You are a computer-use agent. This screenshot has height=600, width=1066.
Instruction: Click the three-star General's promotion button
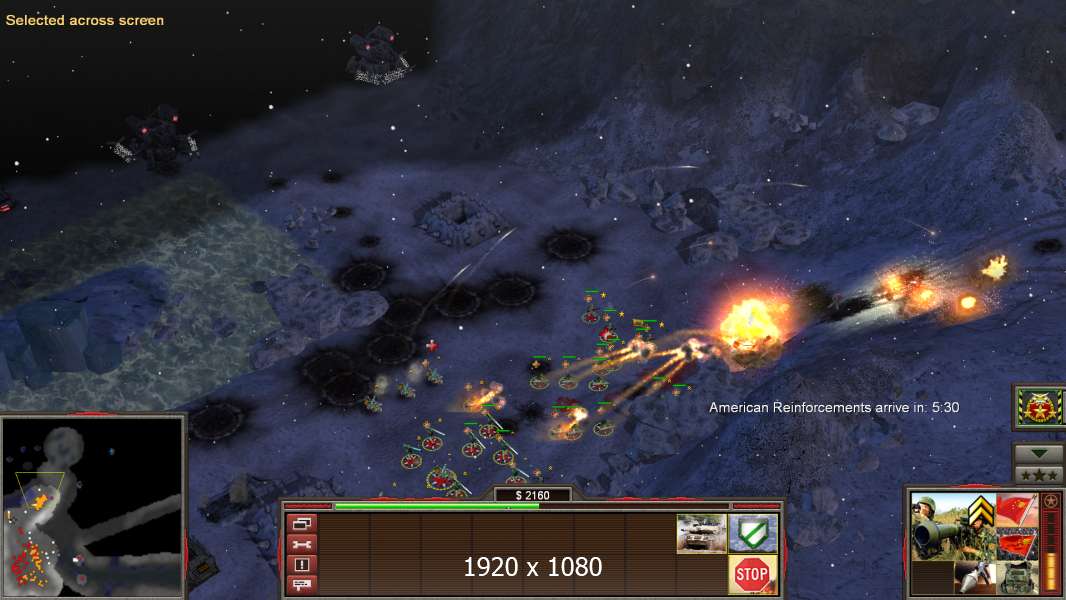[x=1038, y=474]
